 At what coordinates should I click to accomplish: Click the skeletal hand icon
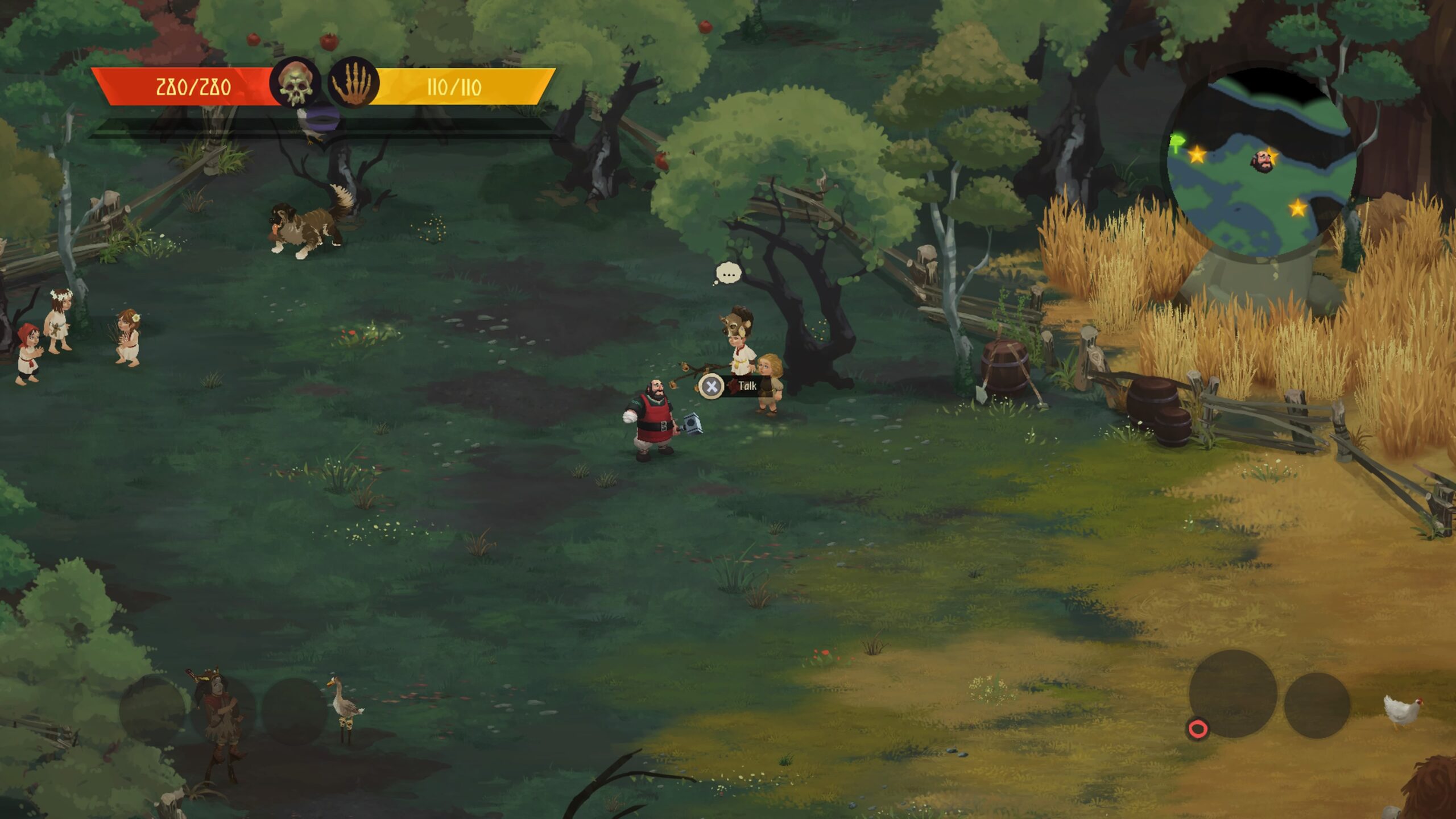point(353,84)
